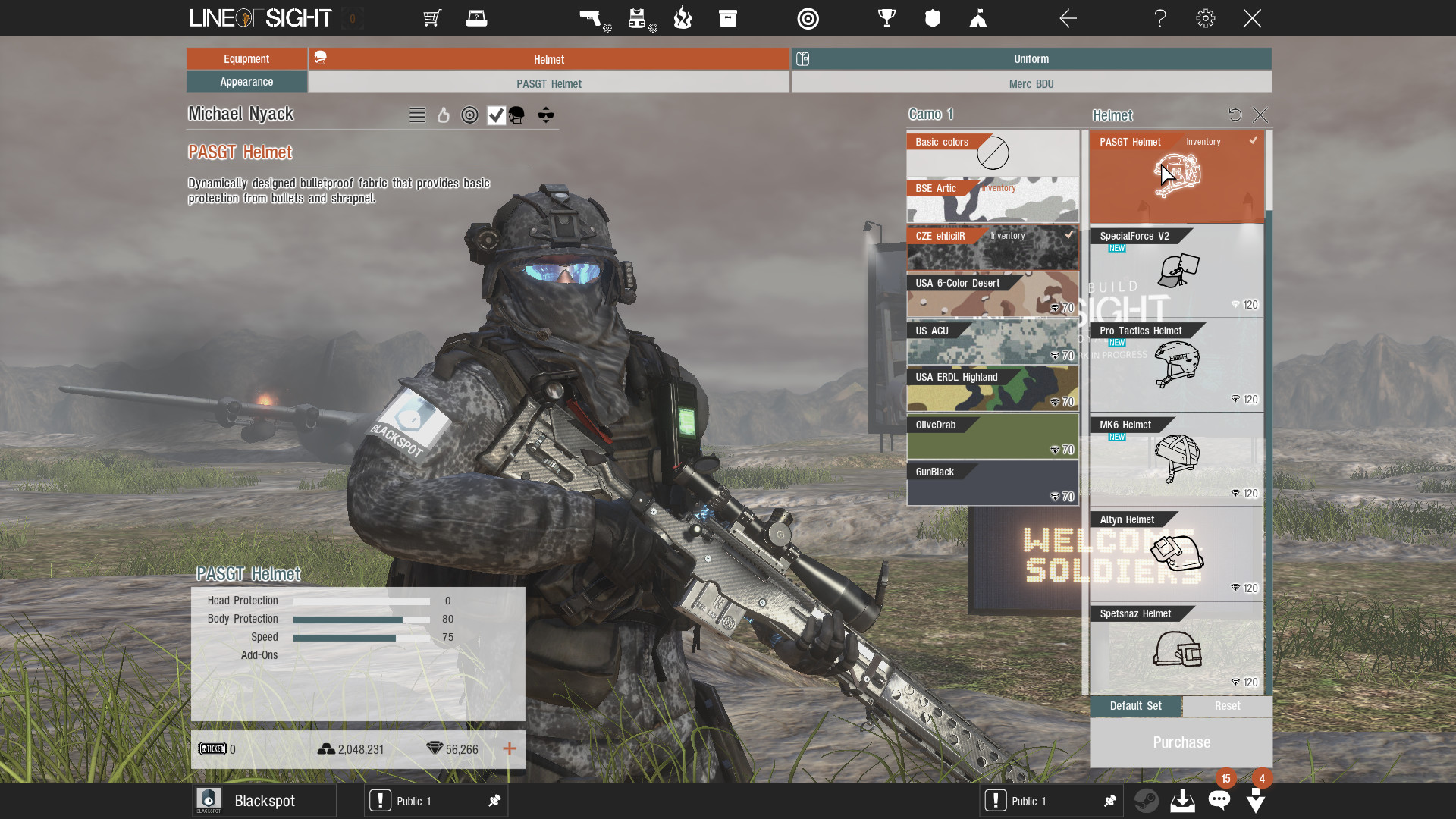Screen dimensions: 1456x819
Task: Open the list menu beside Michael Nyack
Action: coord(416,115)
